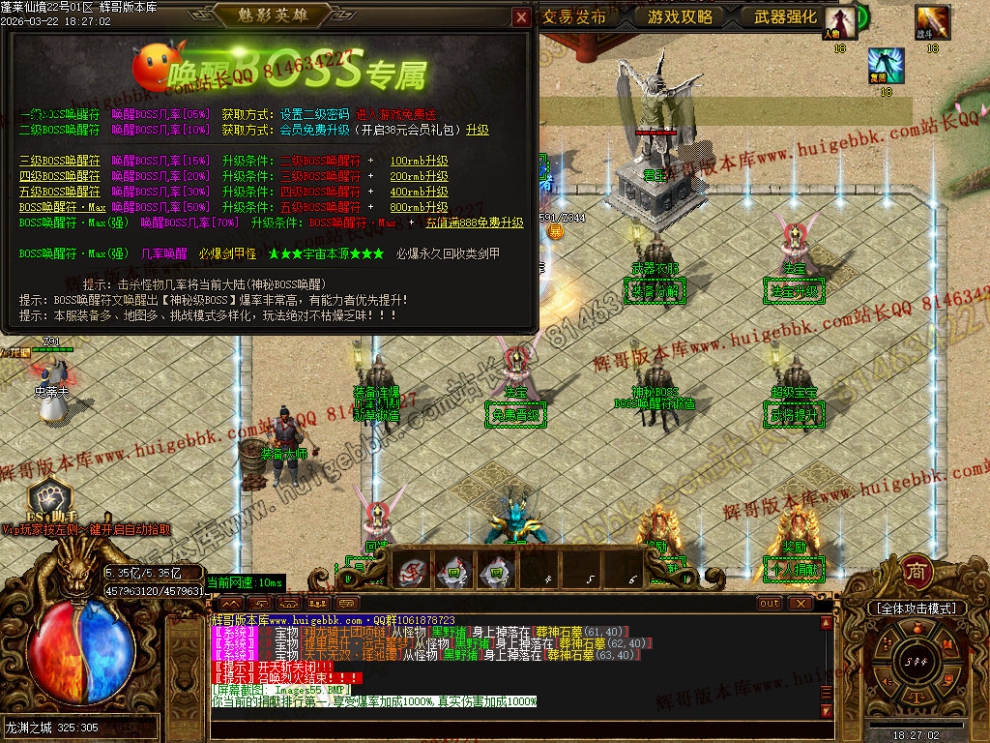The height and width of the screenshot is (743, 990).
Task: Click the 人物 character buff icon
Action: (x=840, y=22)
